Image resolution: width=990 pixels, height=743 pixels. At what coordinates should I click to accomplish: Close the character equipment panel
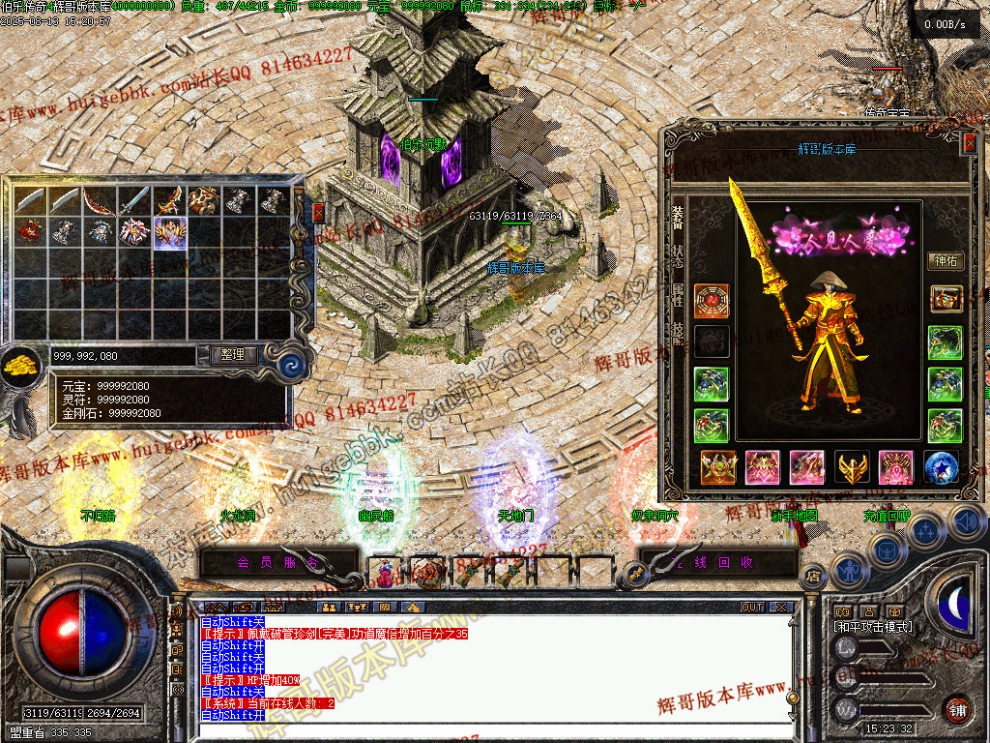click(x=968, y=143)
